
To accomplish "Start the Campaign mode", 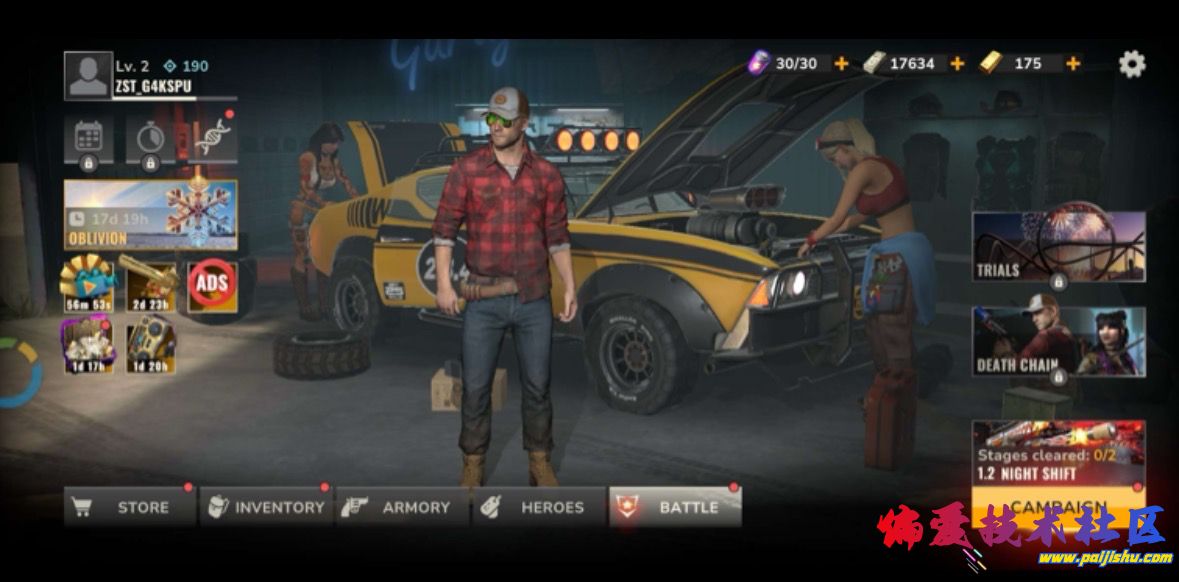I will pyautogui.click(x=1058, y=505).
